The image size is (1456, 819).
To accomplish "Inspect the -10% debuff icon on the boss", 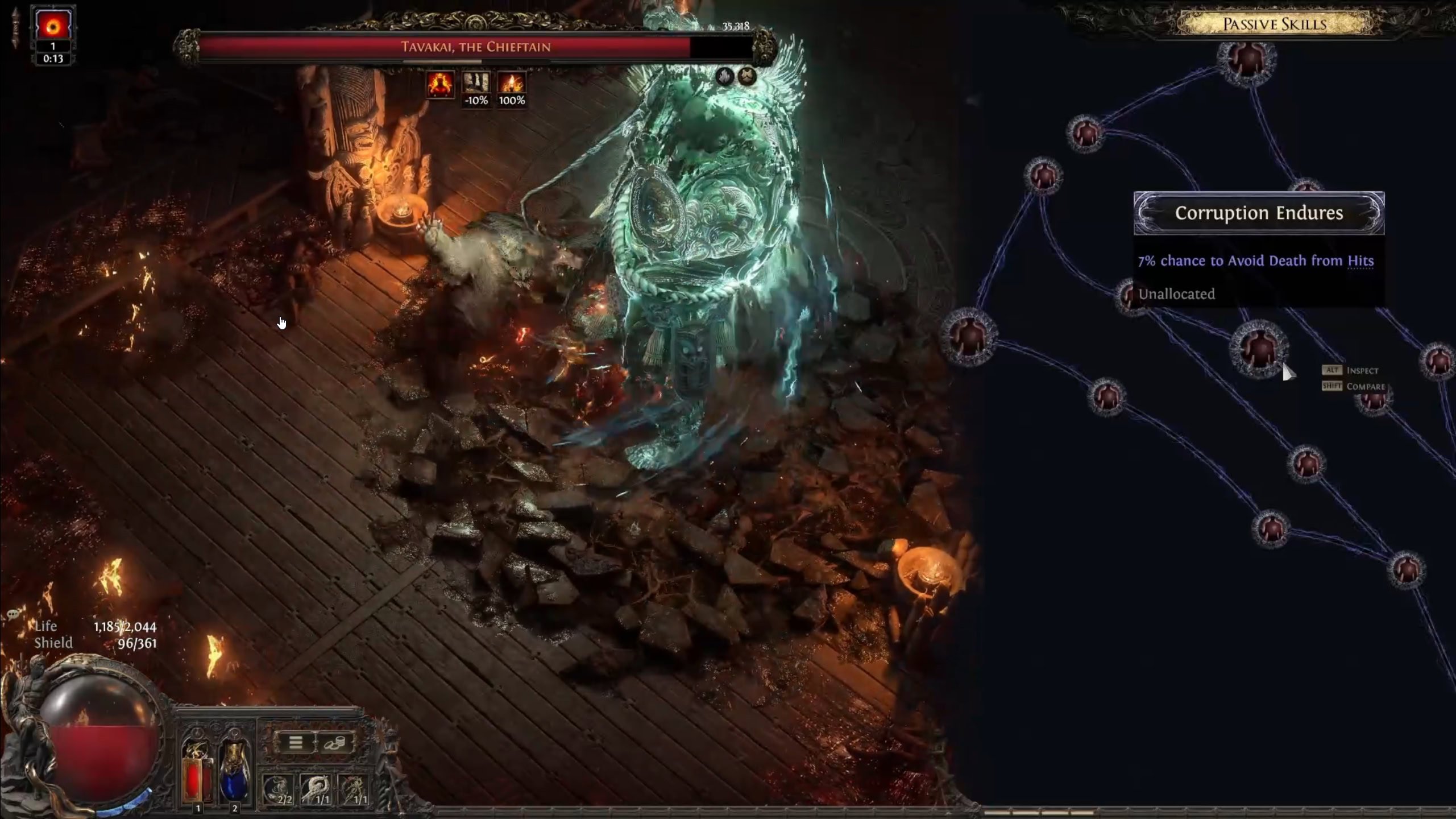I will pyautogui.click(x=476, y=84).
